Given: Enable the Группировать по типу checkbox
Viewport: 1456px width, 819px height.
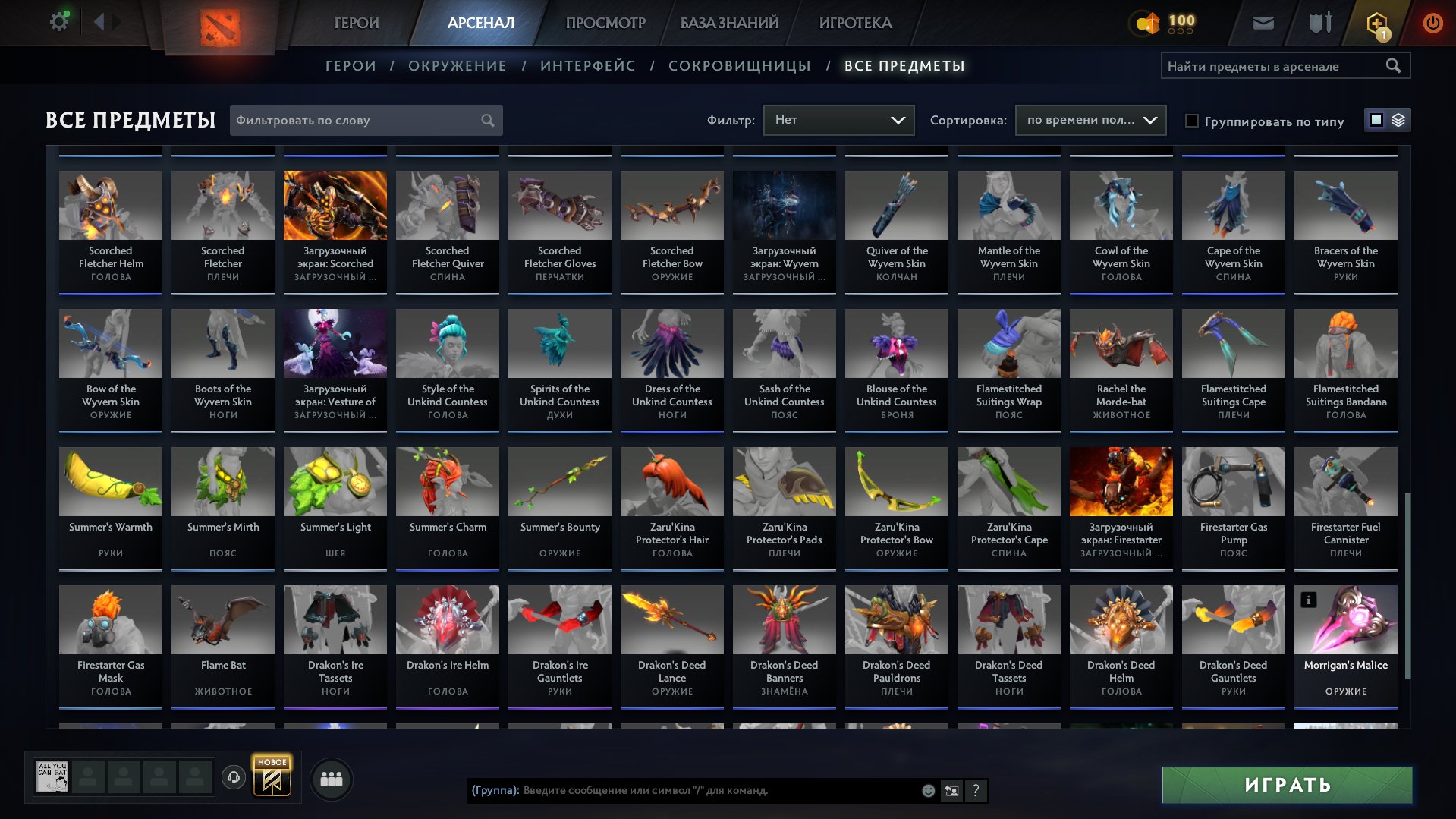Looking at the screenshot, I should tap(1193, 121).
